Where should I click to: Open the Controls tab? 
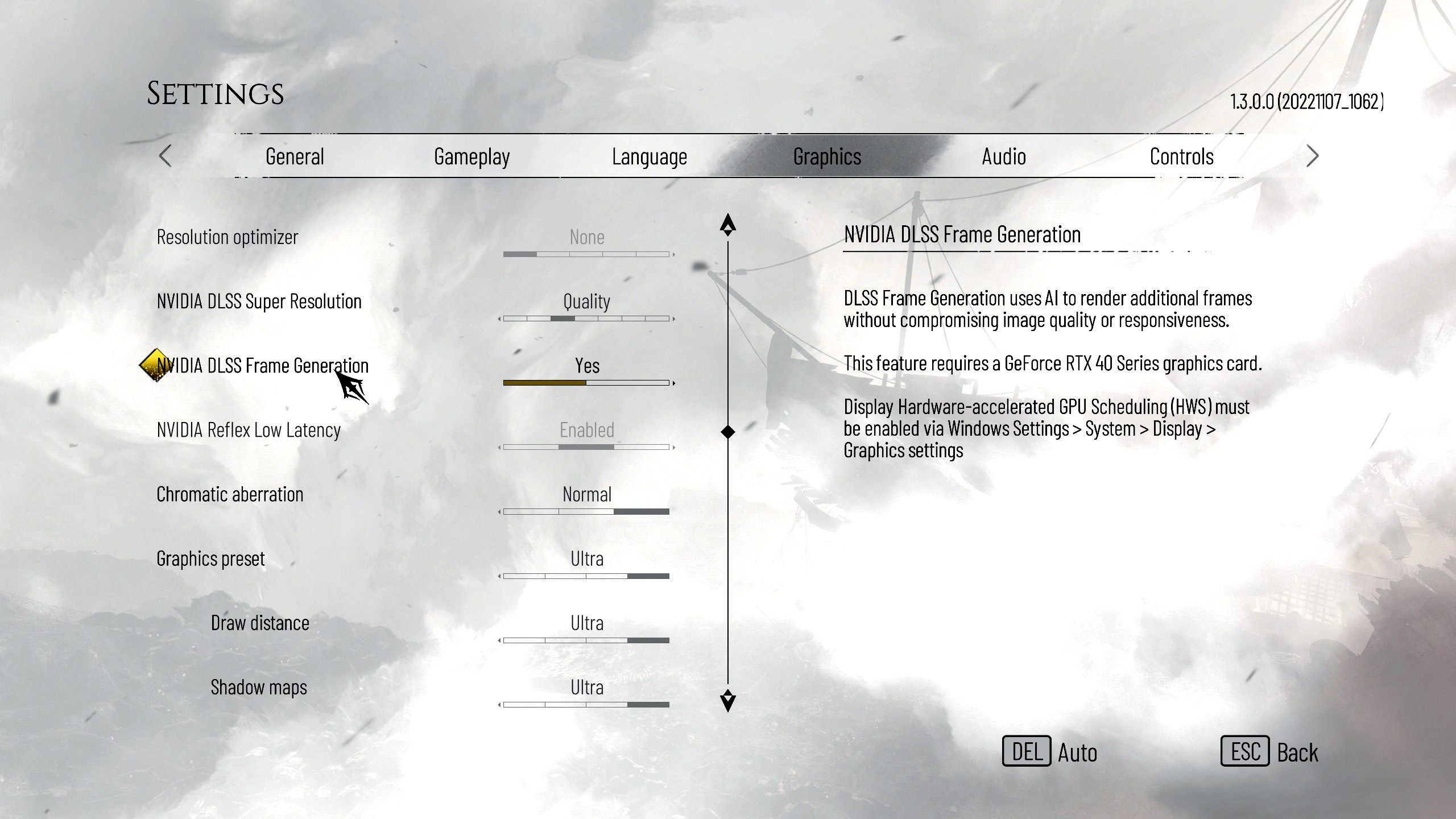click(1181, 156)
